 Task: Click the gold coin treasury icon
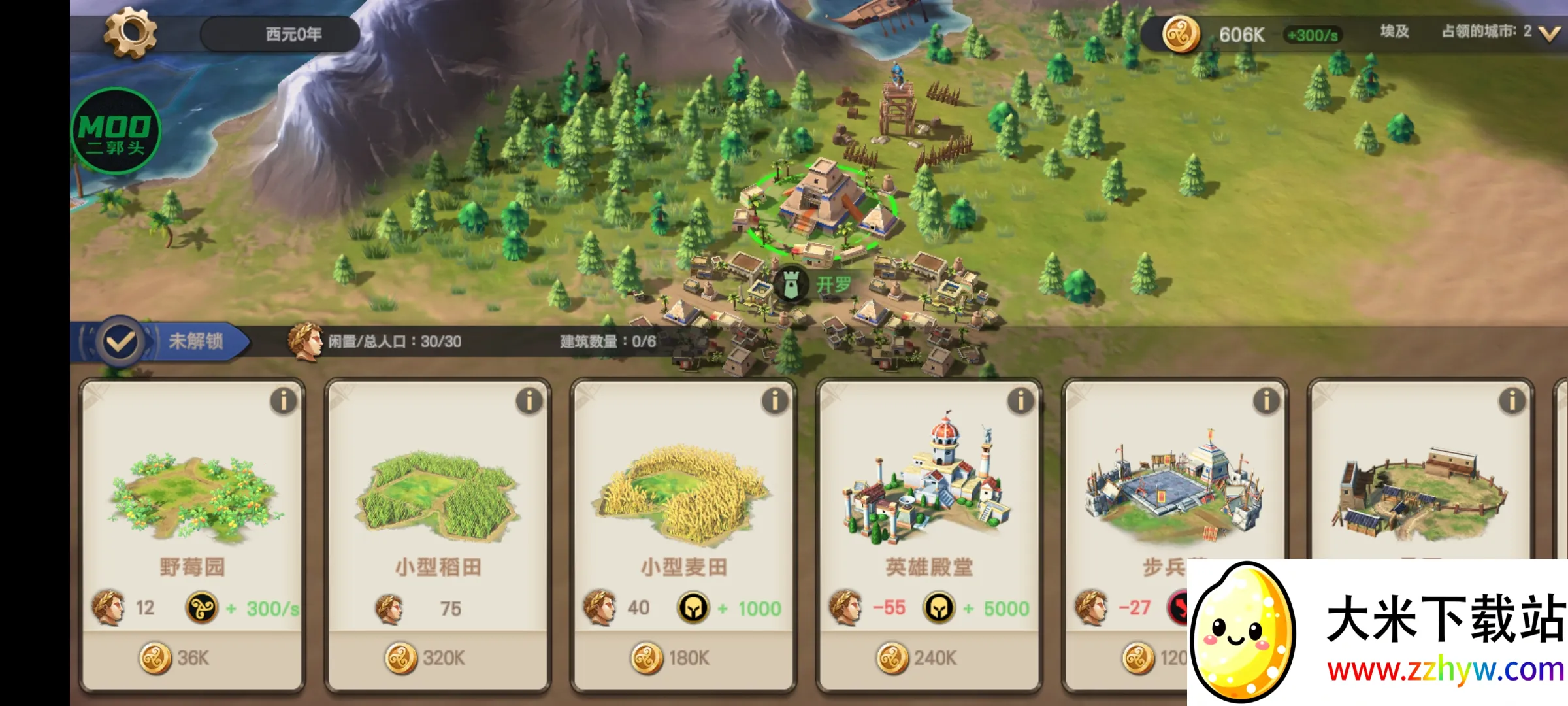coord(1181,34)
